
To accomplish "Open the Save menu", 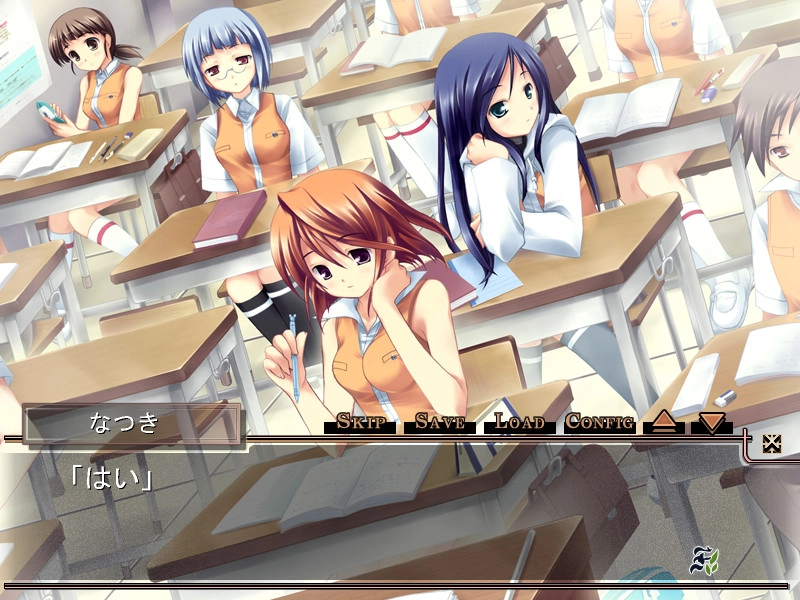I will (440, 421).
